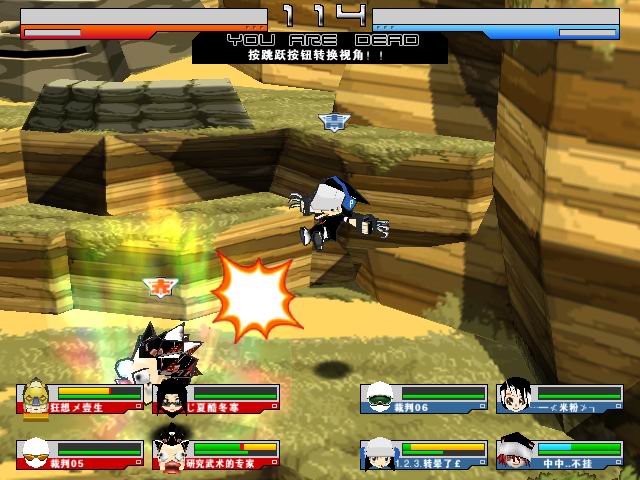
Task: Select the 狂想メ壹生 player panel
Action: [x=80, y=399]
